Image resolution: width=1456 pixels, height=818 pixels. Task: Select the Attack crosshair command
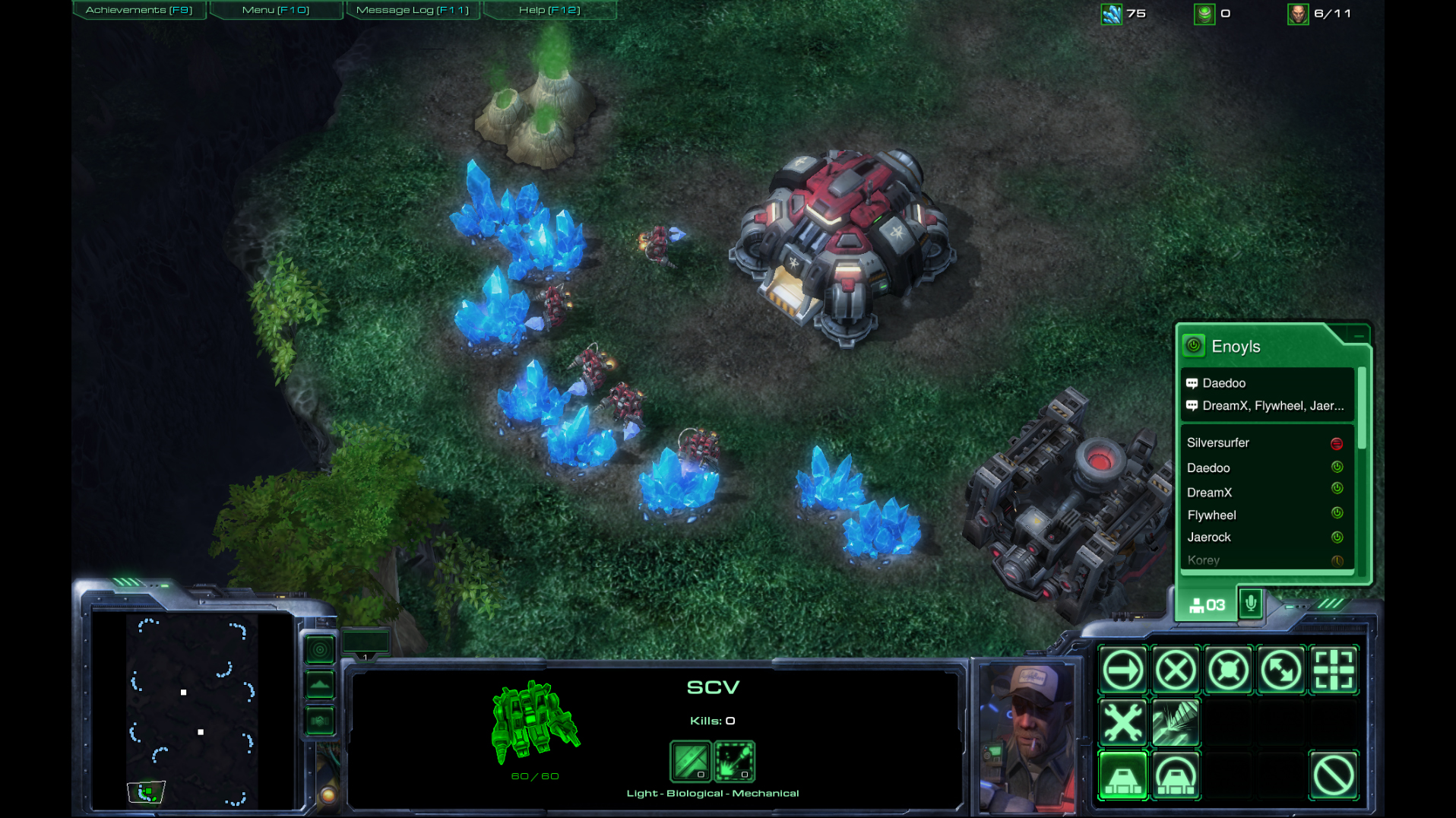point(1334,671)
